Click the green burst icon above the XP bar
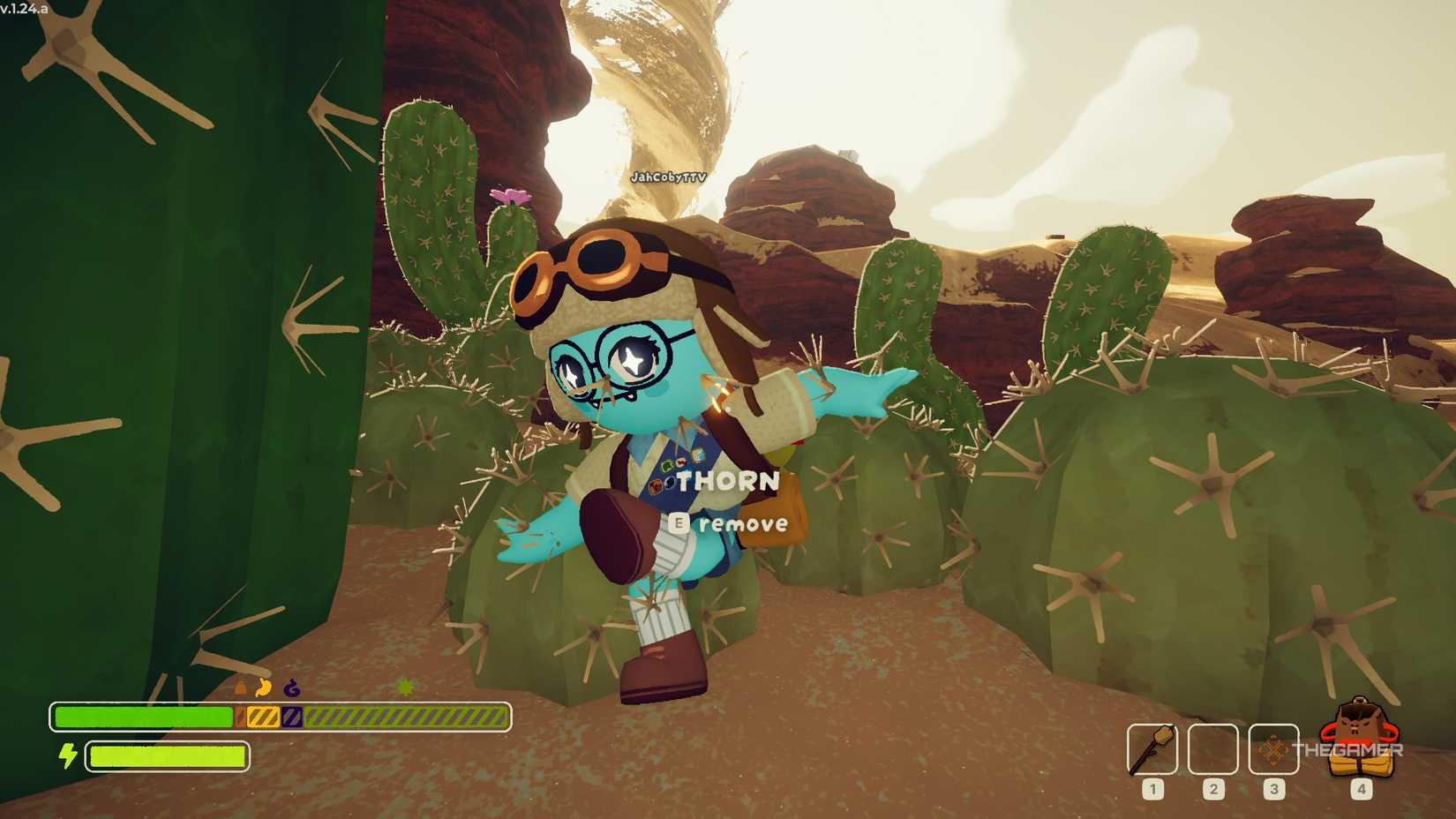The image size is (1456, 819). pyautogui.click(x=404, y=687)
